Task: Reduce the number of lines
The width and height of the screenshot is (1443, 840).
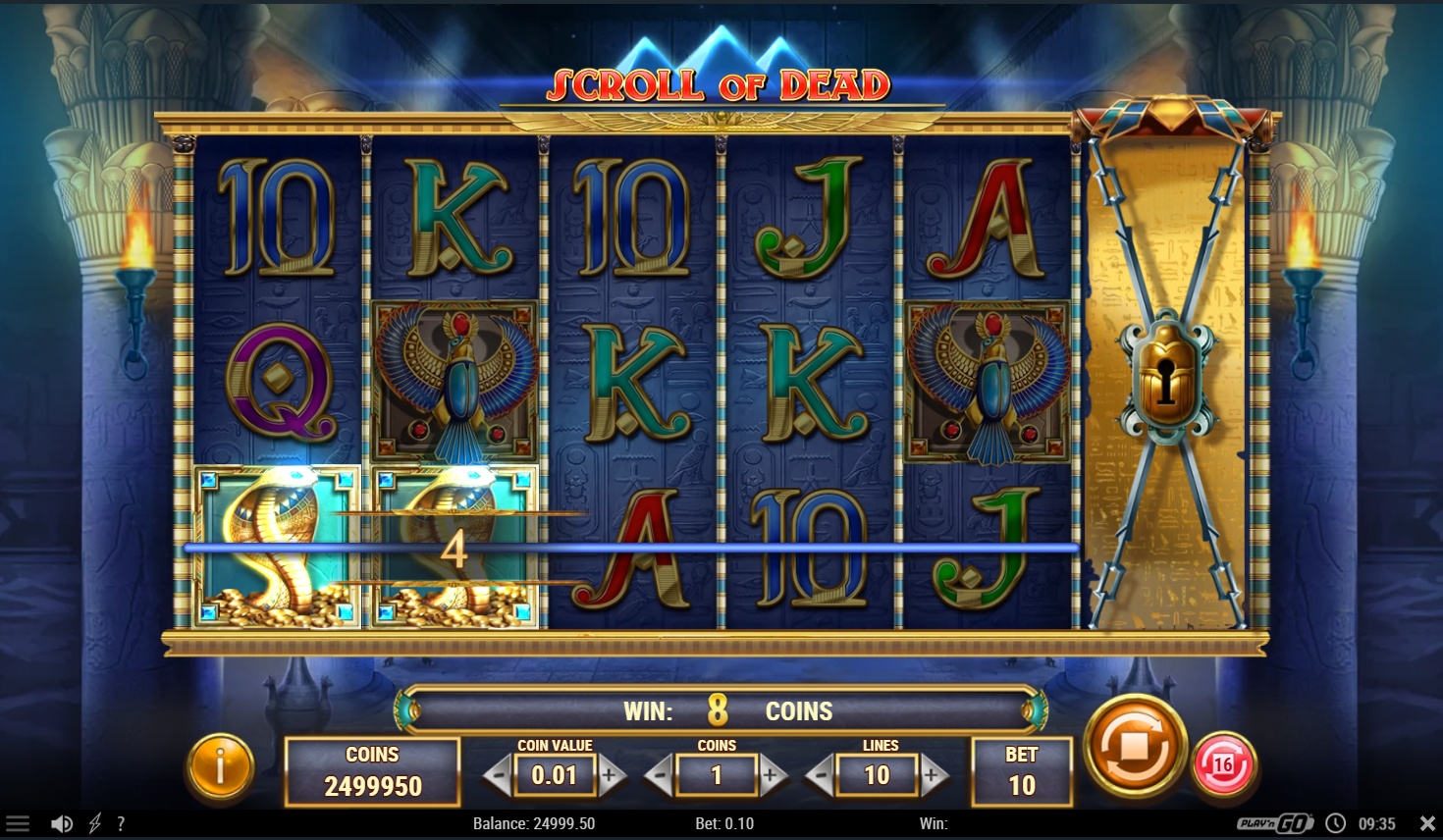Action: (x=822, y=775)
